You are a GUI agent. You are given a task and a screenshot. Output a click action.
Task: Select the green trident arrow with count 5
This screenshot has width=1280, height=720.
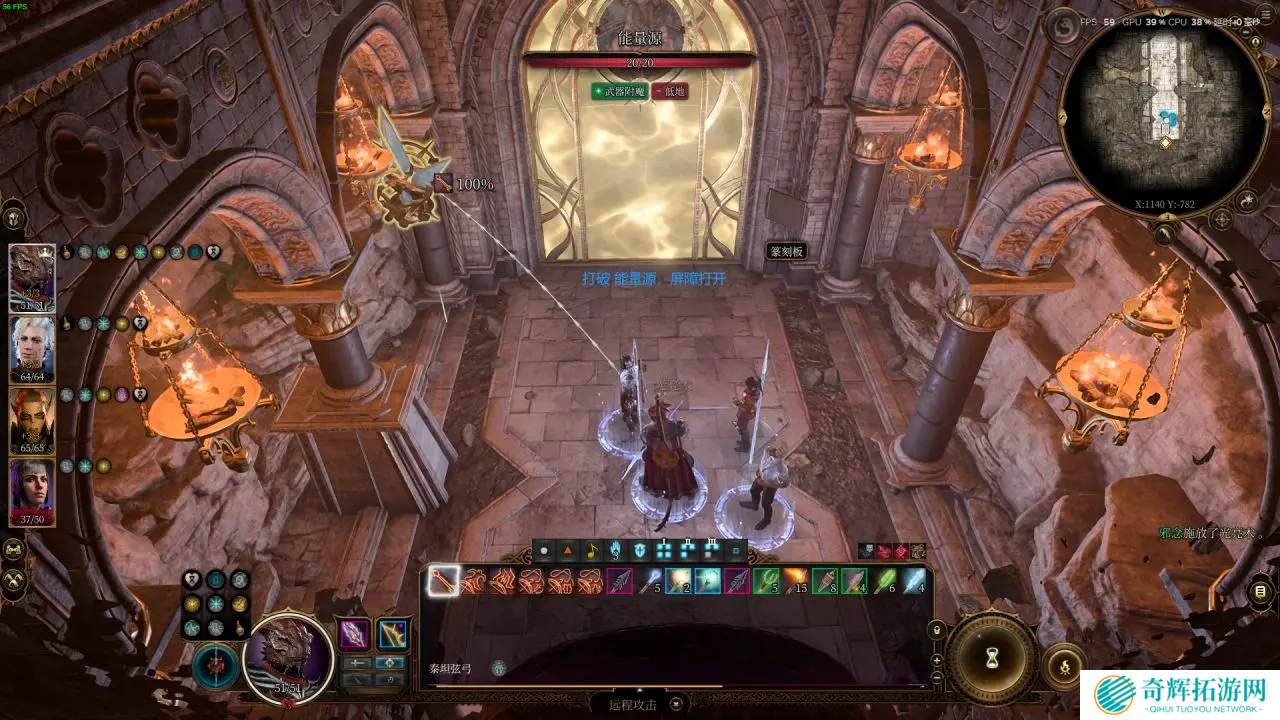click(x=766, y=581)
